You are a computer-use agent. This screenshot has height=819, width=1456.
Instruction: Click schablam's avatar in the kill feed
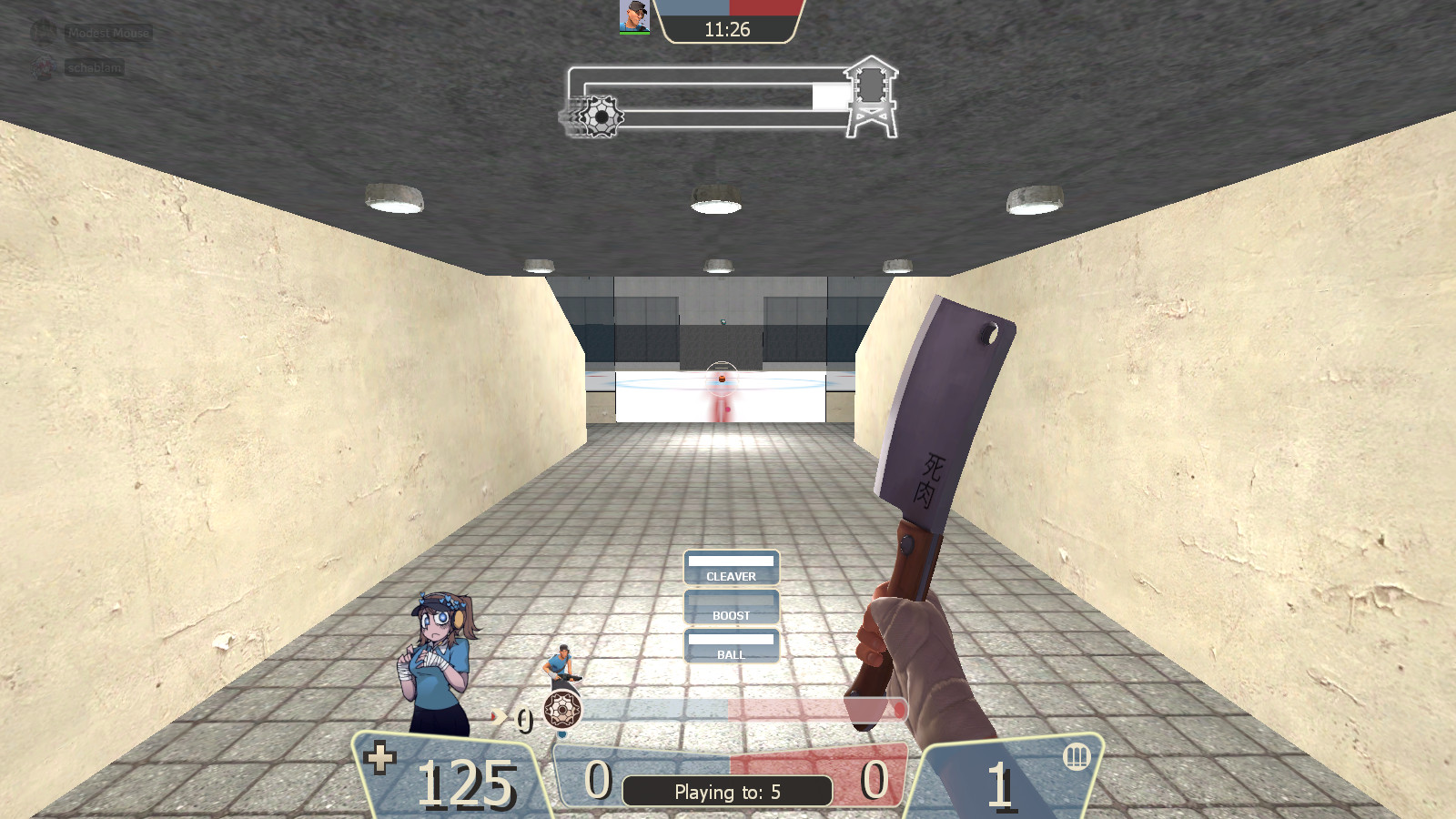pos(44,66)
